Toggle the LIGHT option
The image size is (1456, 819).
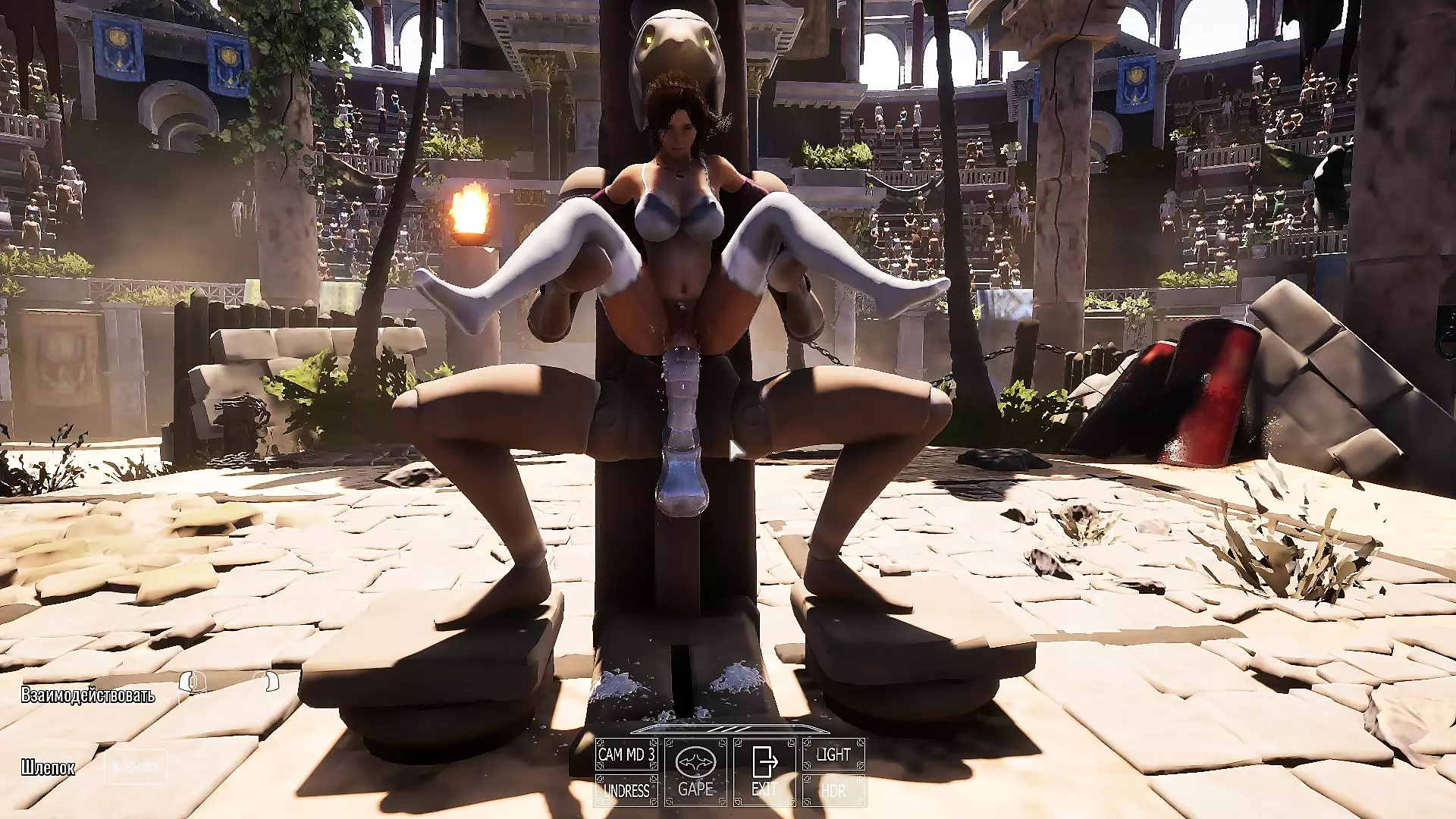click(x=833, y=755)
